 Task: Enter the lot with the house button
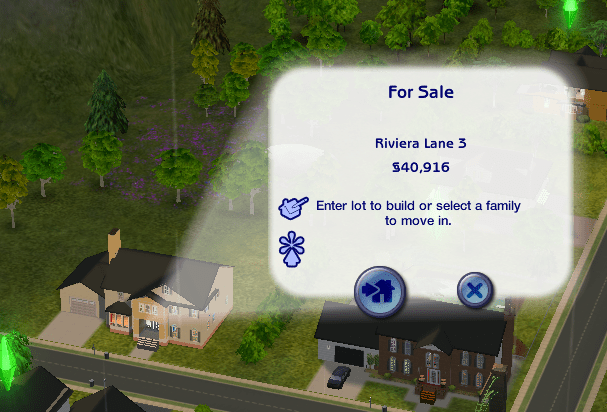[380, 291]
